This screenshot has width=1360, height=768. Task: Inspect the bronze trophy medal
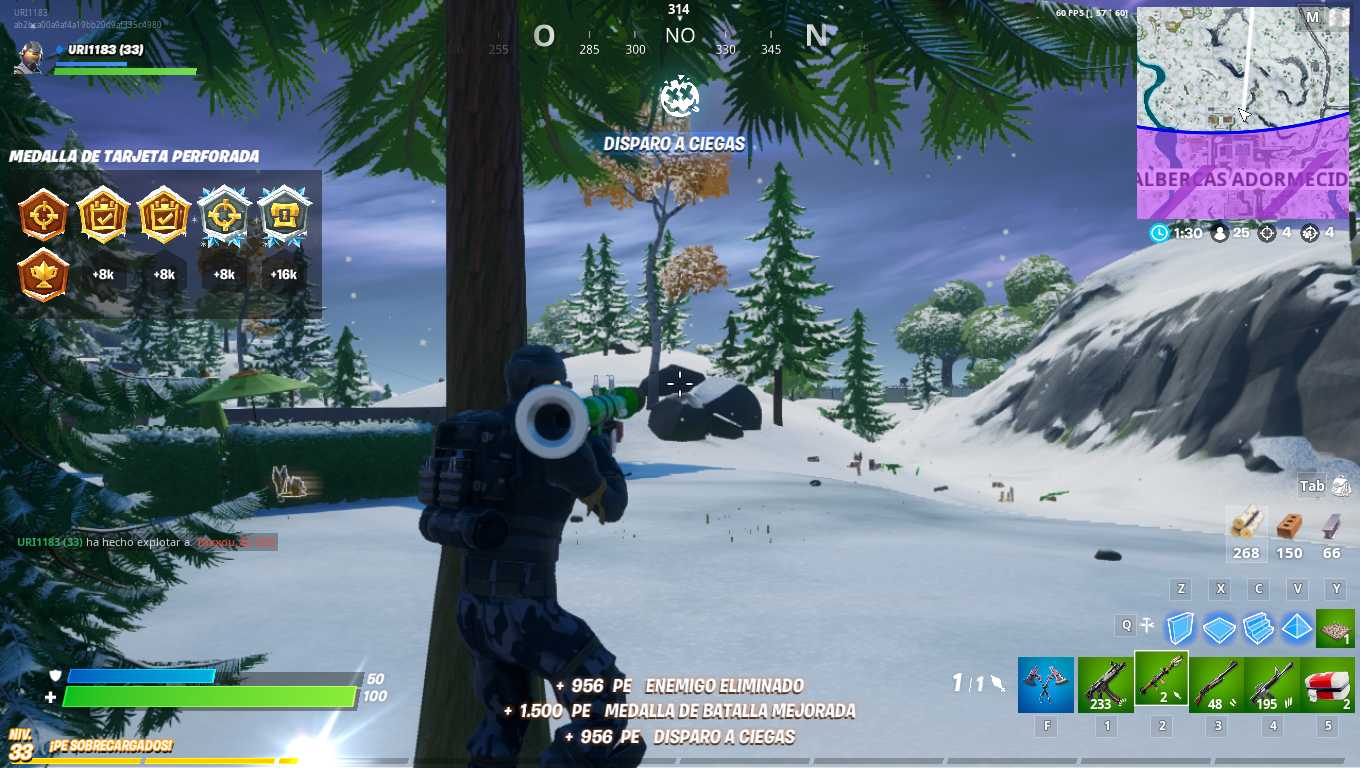tap(43, 275)
